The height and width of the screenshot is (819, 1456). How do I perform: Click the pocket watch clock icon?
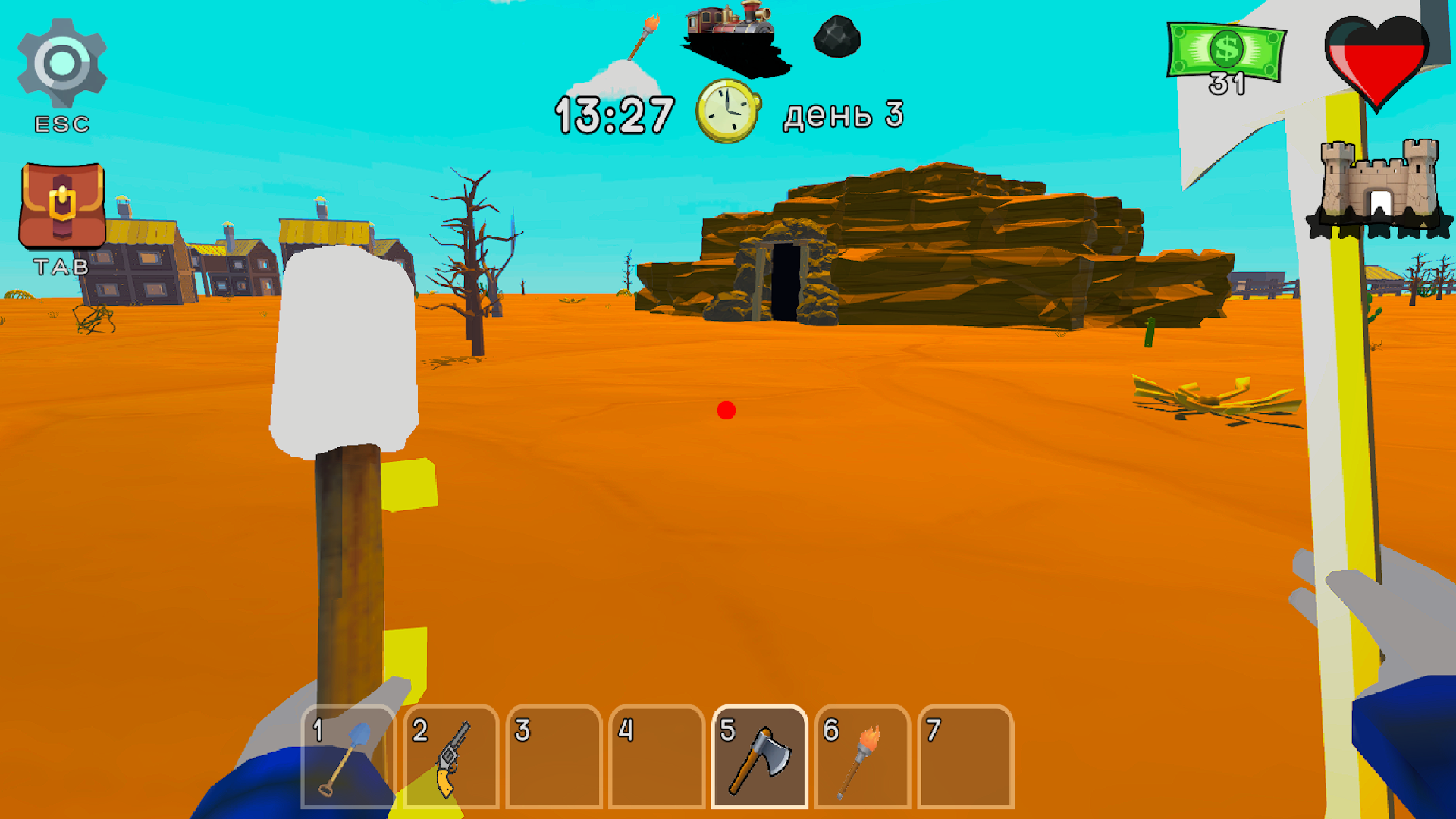tap(730, 112)
